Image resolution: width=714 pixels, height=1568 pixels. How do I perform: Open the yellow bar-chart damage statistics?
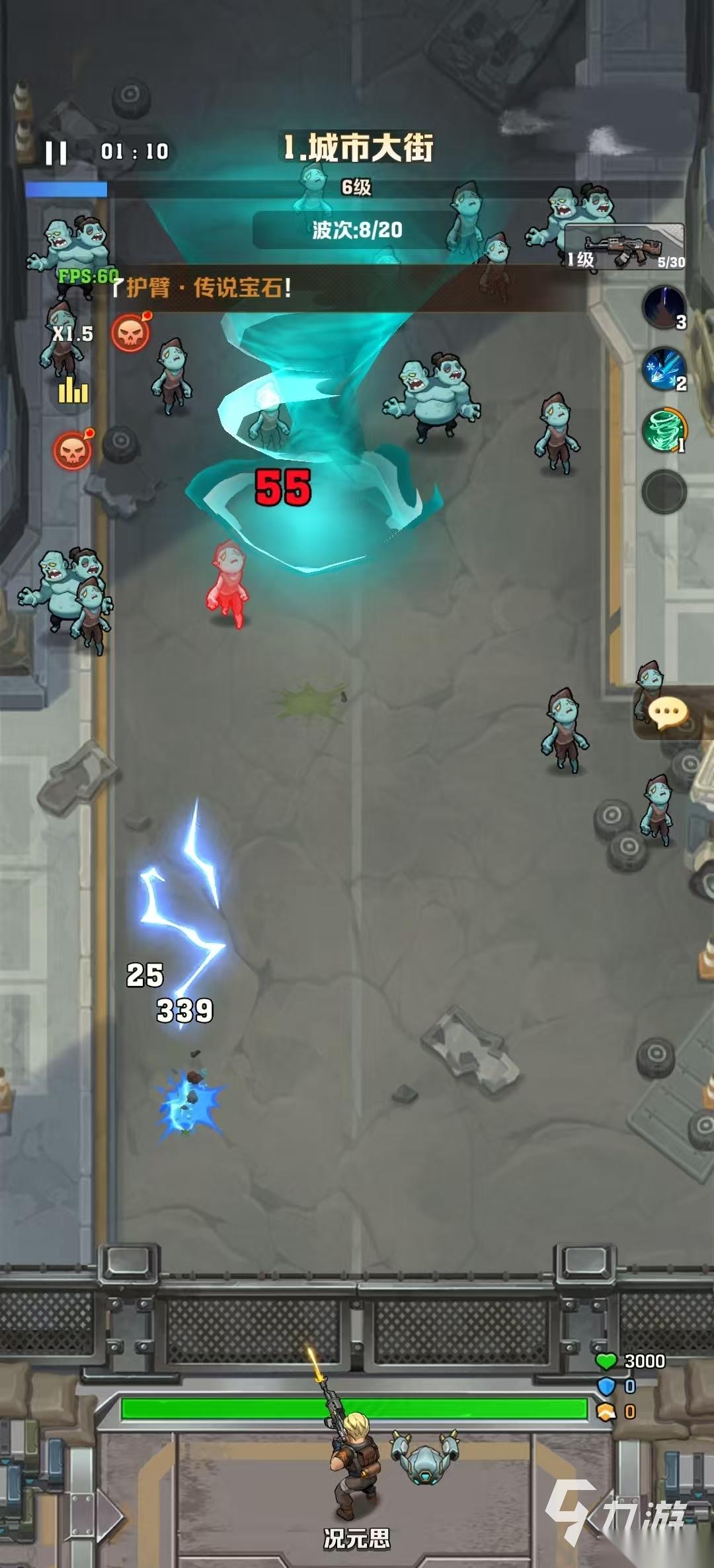tap(73, 392)
